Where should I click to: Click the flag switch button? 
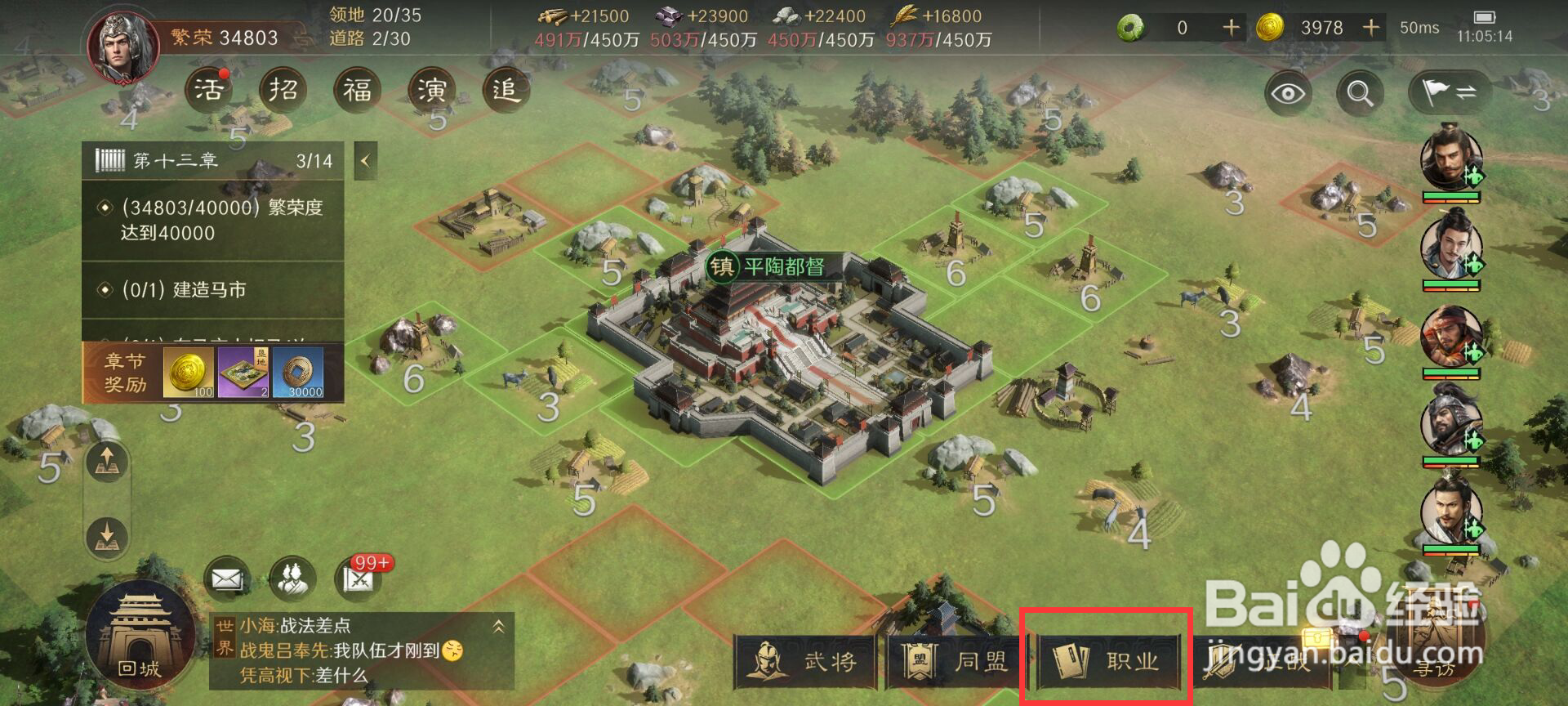(x=1449, y=93)
